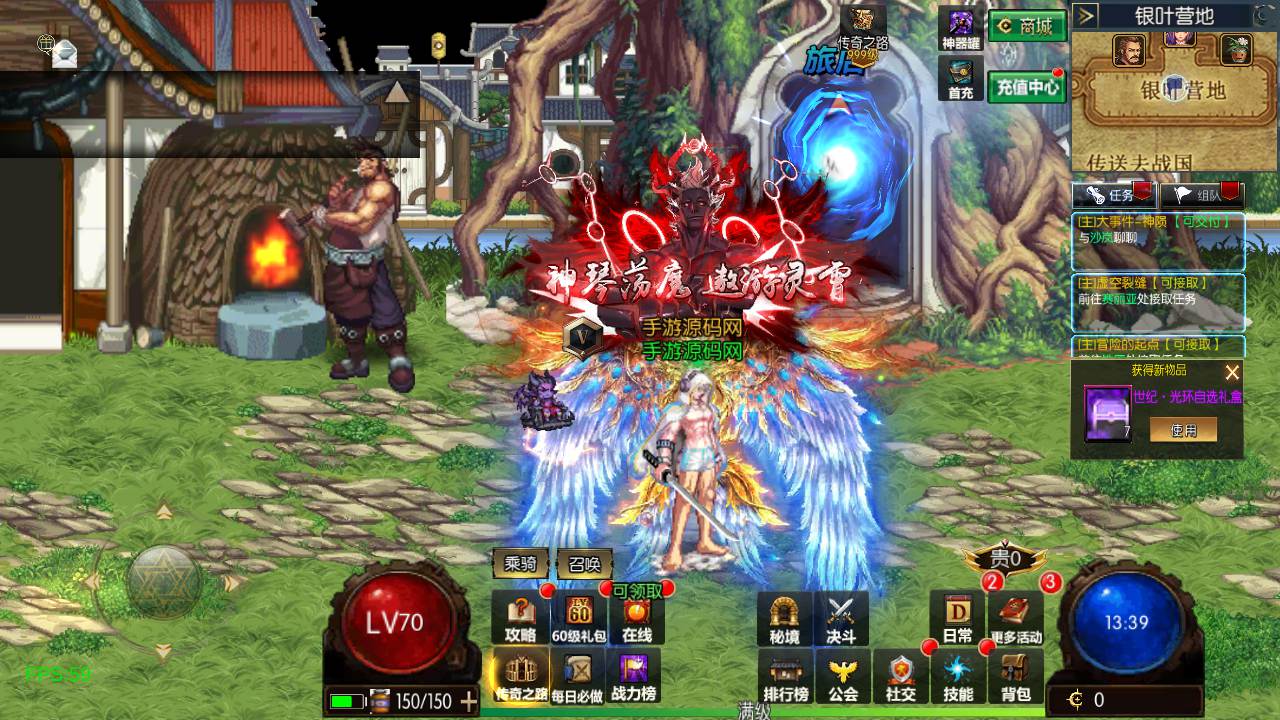Use the 光环自选礼盒 item
This screenshot has width=1280, height=720.
[x=1183, y=429]
